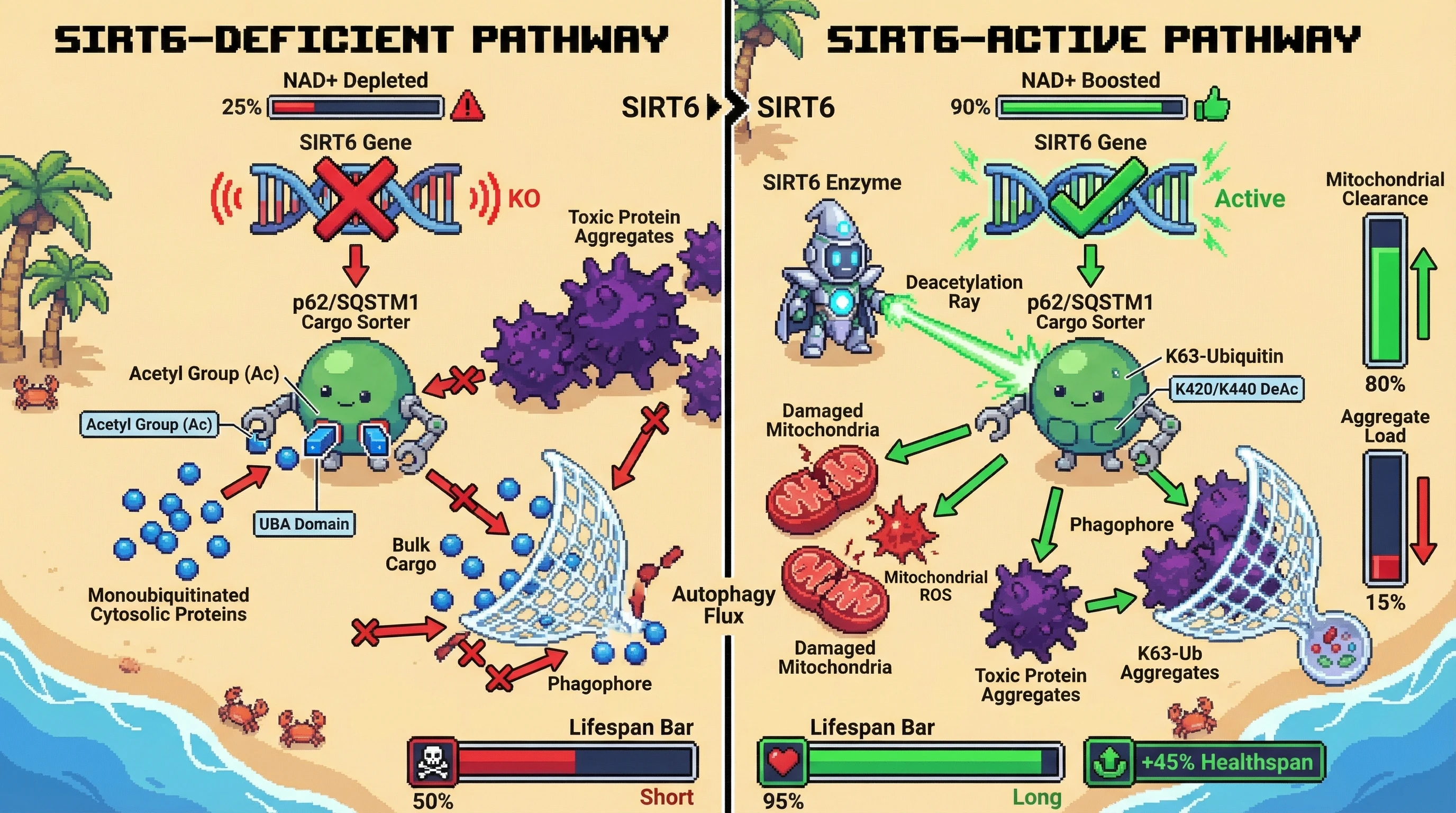Open the UBA Domain label tag

(304, 524)
